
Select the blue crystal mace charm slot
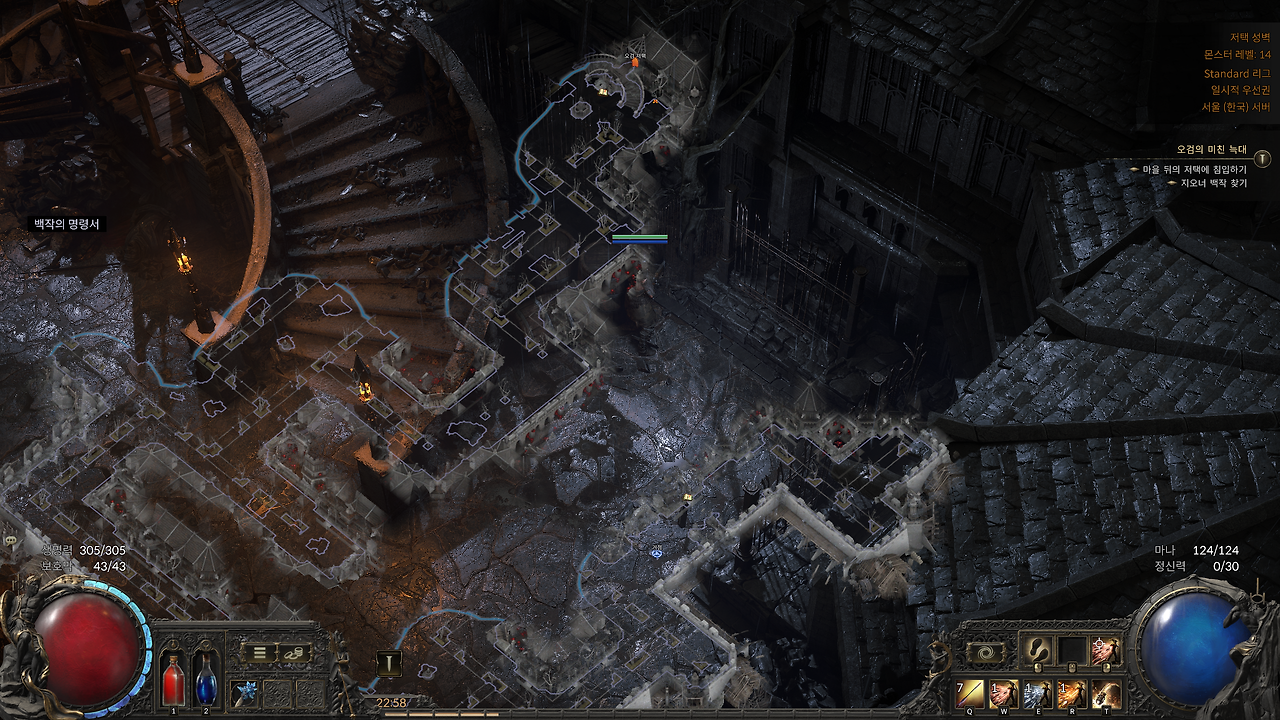click(245, 691)
